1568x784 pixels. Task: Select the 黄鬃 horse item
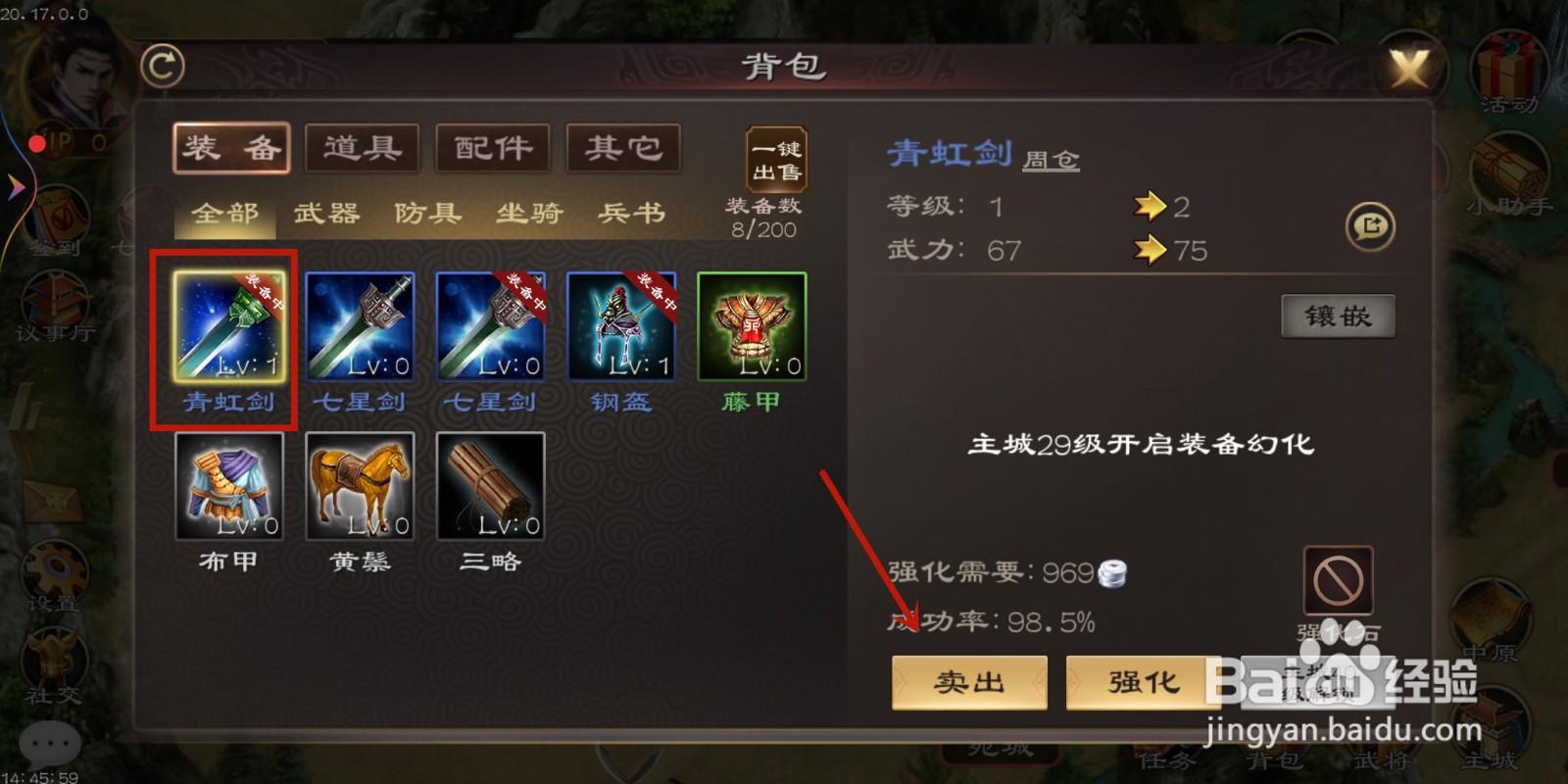pyautogui.click(x=359, y=485)
